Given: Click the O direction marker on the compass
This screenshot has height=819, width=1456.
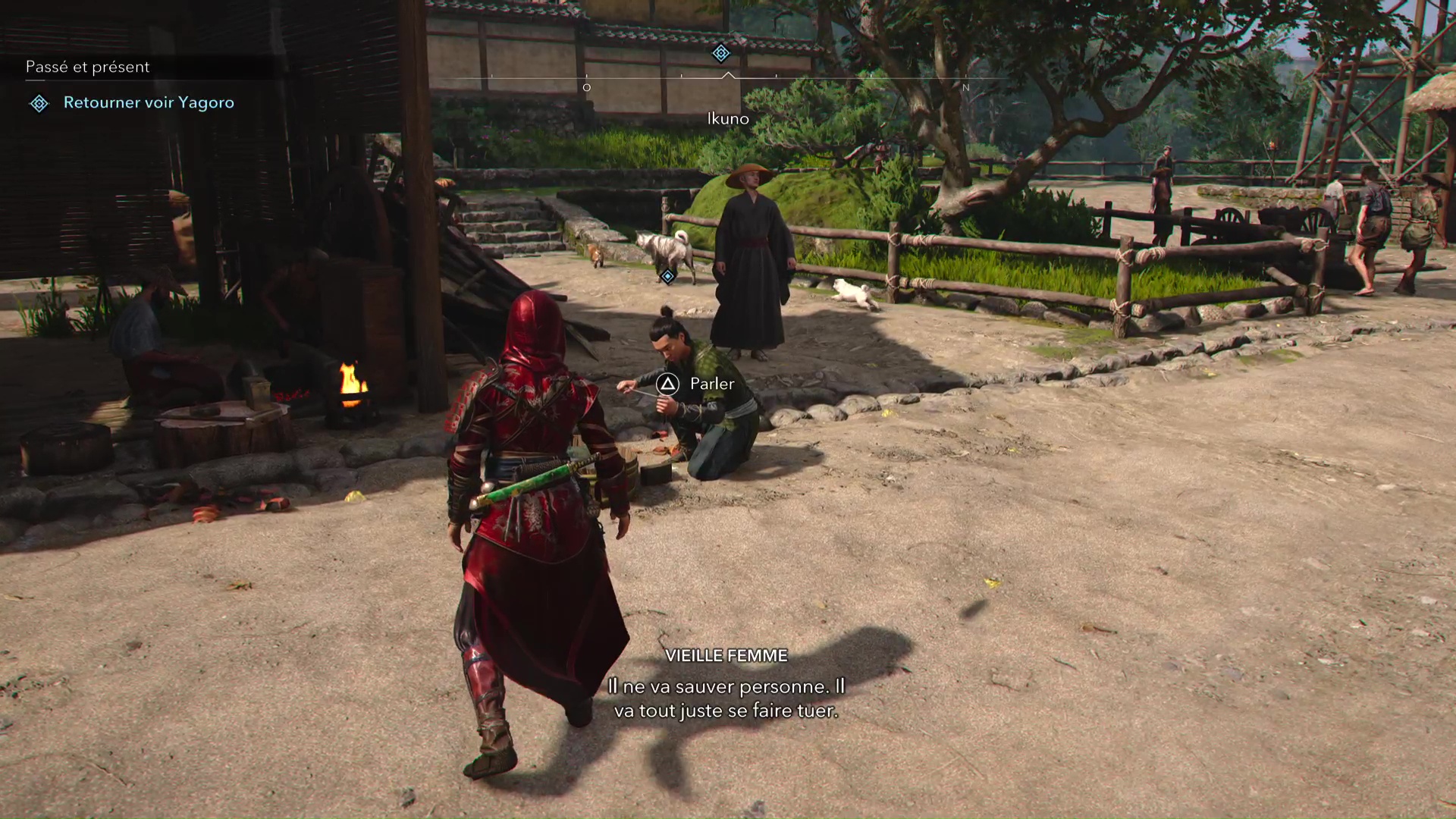Looking at the screenshot, I should [x=586, y=87].
